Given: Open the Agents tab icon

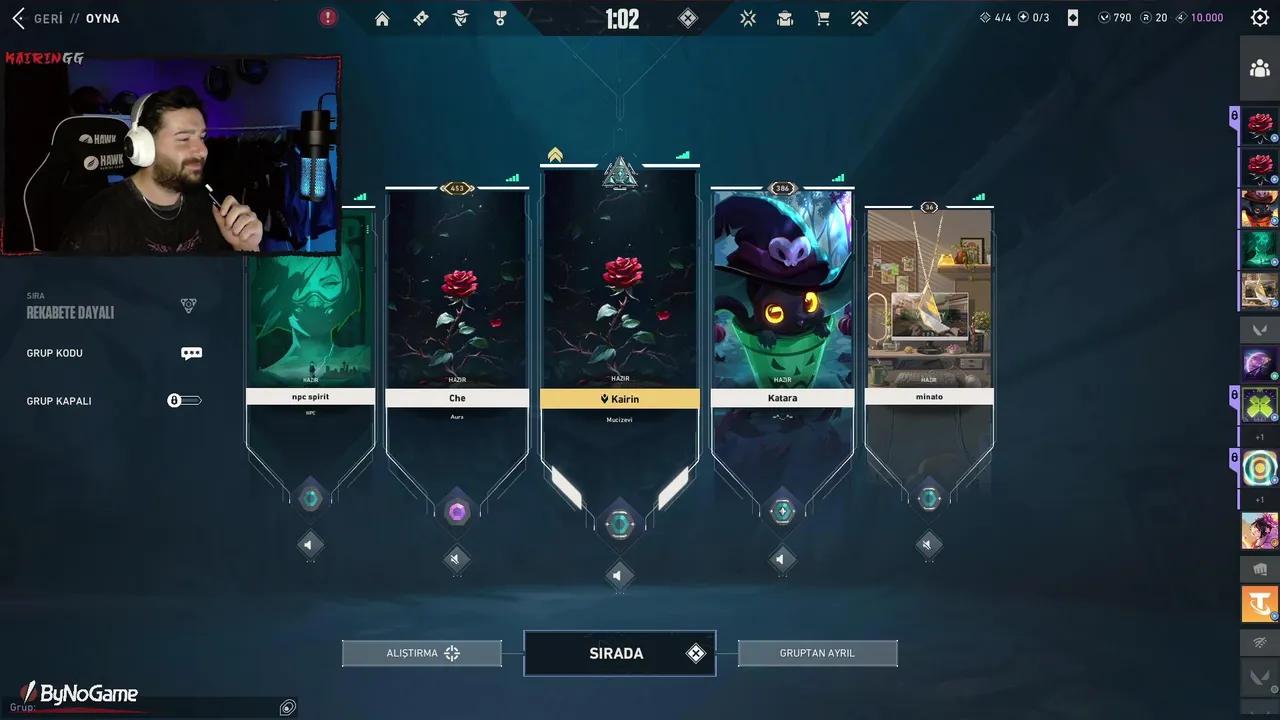Looking at the screenshot, I should (x=460, y=18).
